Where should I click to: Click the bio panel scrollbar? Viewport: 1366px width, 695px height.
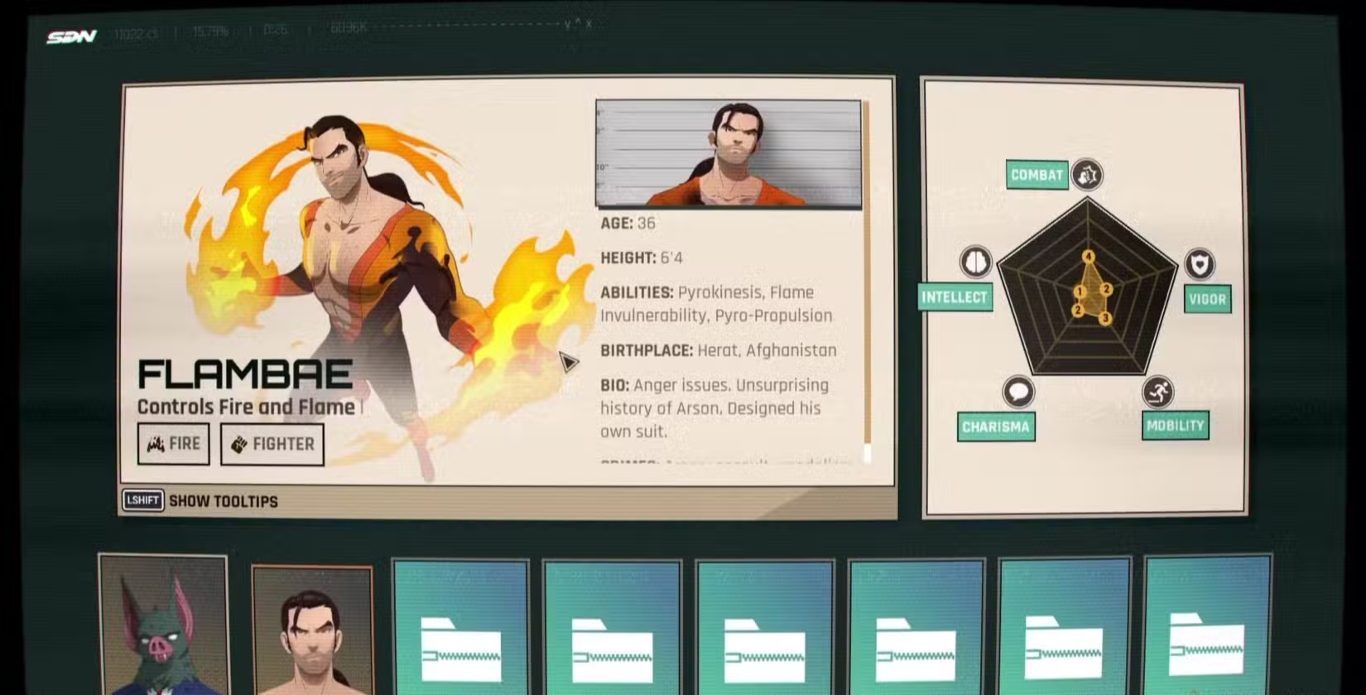tap(867, 280)
